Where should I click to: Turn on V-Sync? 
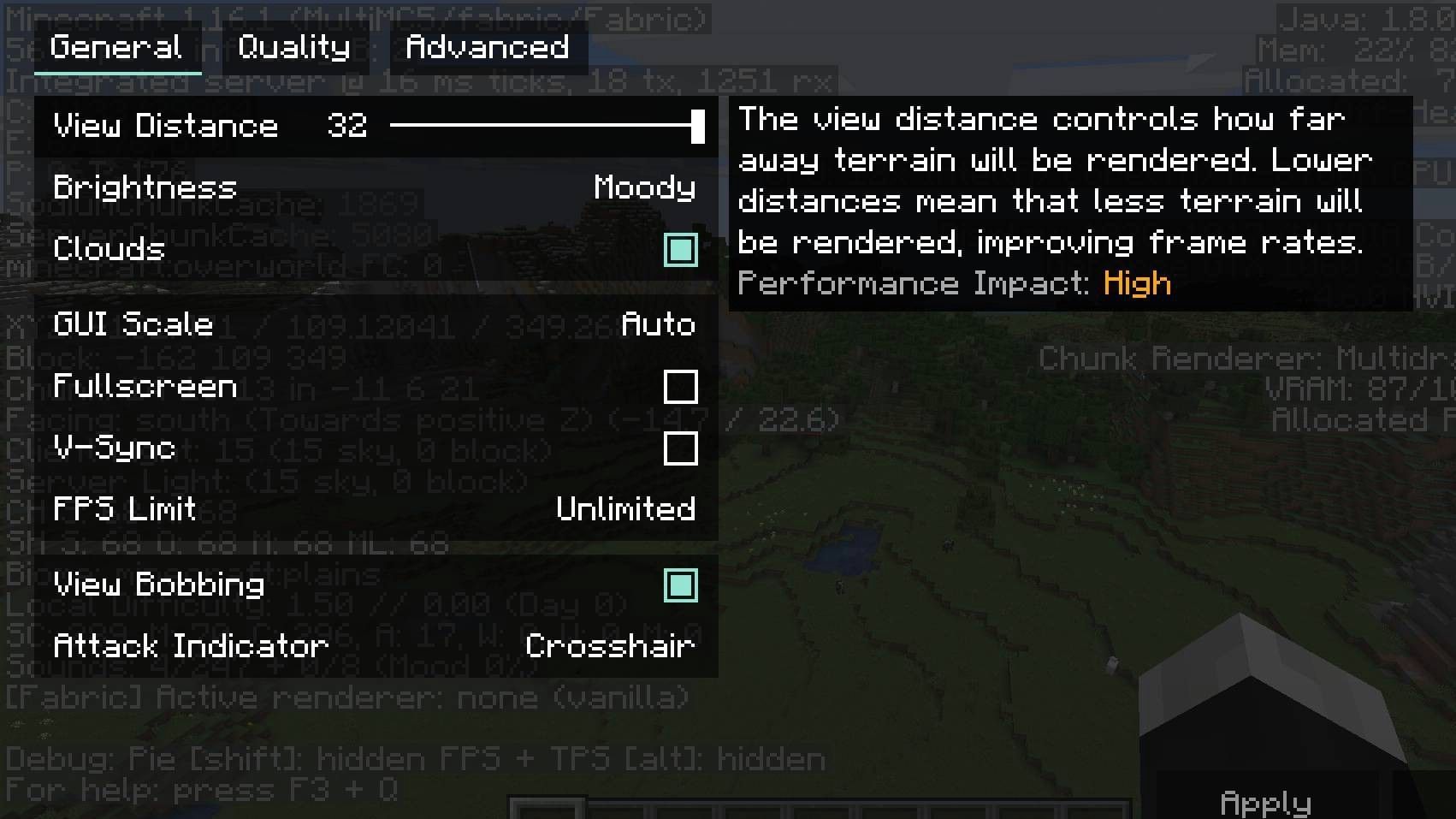pos(681,448)
